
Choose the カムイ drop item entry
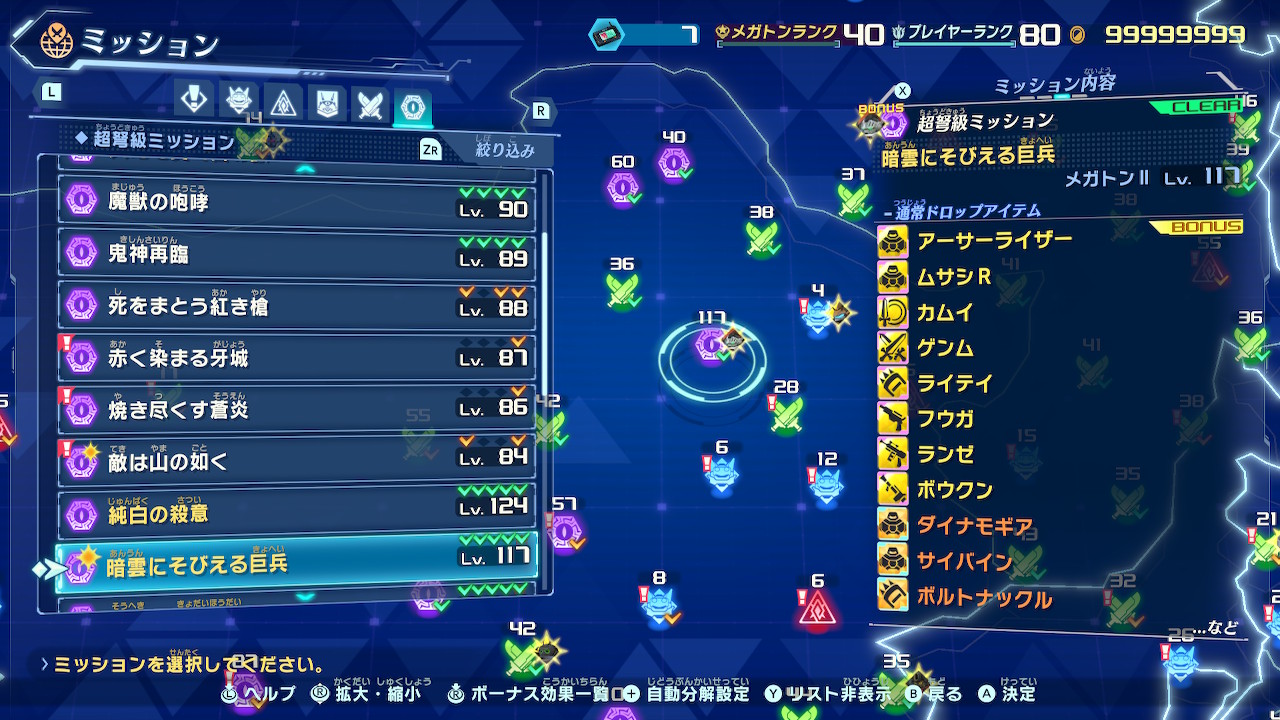(944, 313)
